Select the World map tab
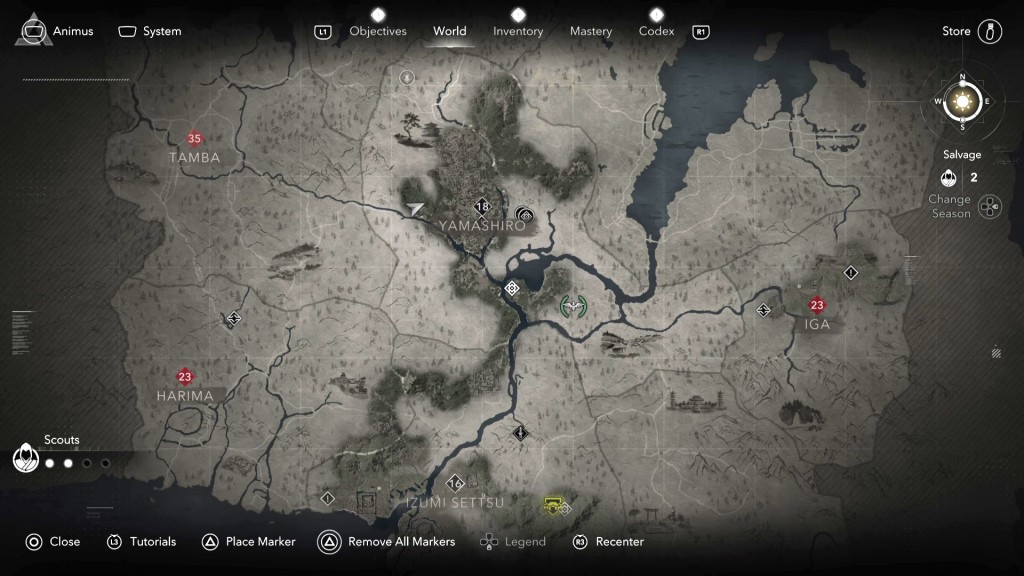The height and width of the screenshot is (576, 1024). pos(450,31)
